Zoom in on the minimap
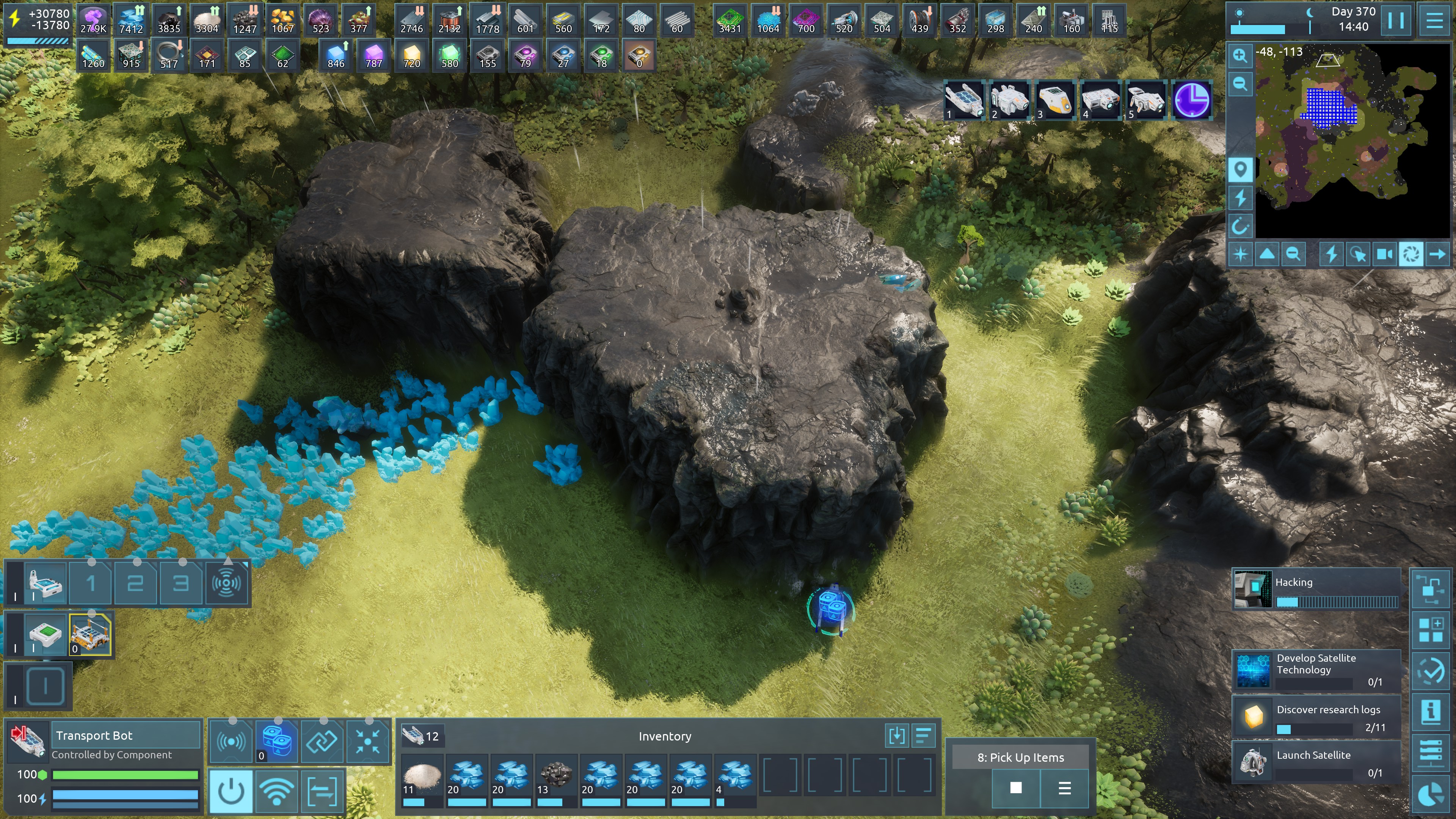 pyautogui.click(x=1240, y=55)
